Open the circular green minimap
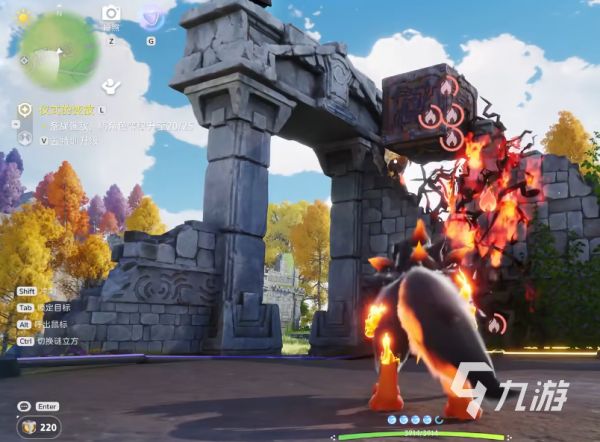This screenshot has height=442, width=600. [59, 51]
